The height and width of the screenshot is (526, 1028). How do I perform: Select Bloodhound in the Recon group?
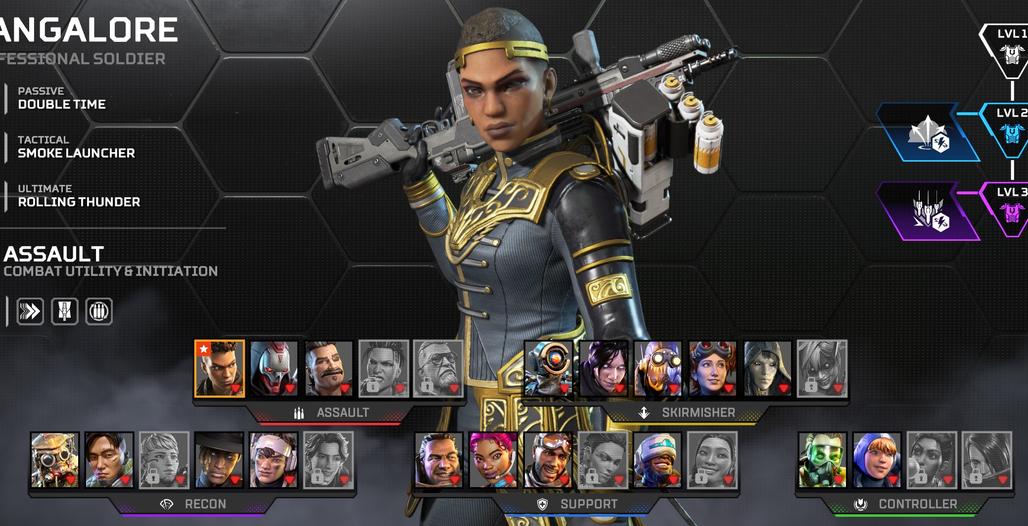[x=55, y=460]
